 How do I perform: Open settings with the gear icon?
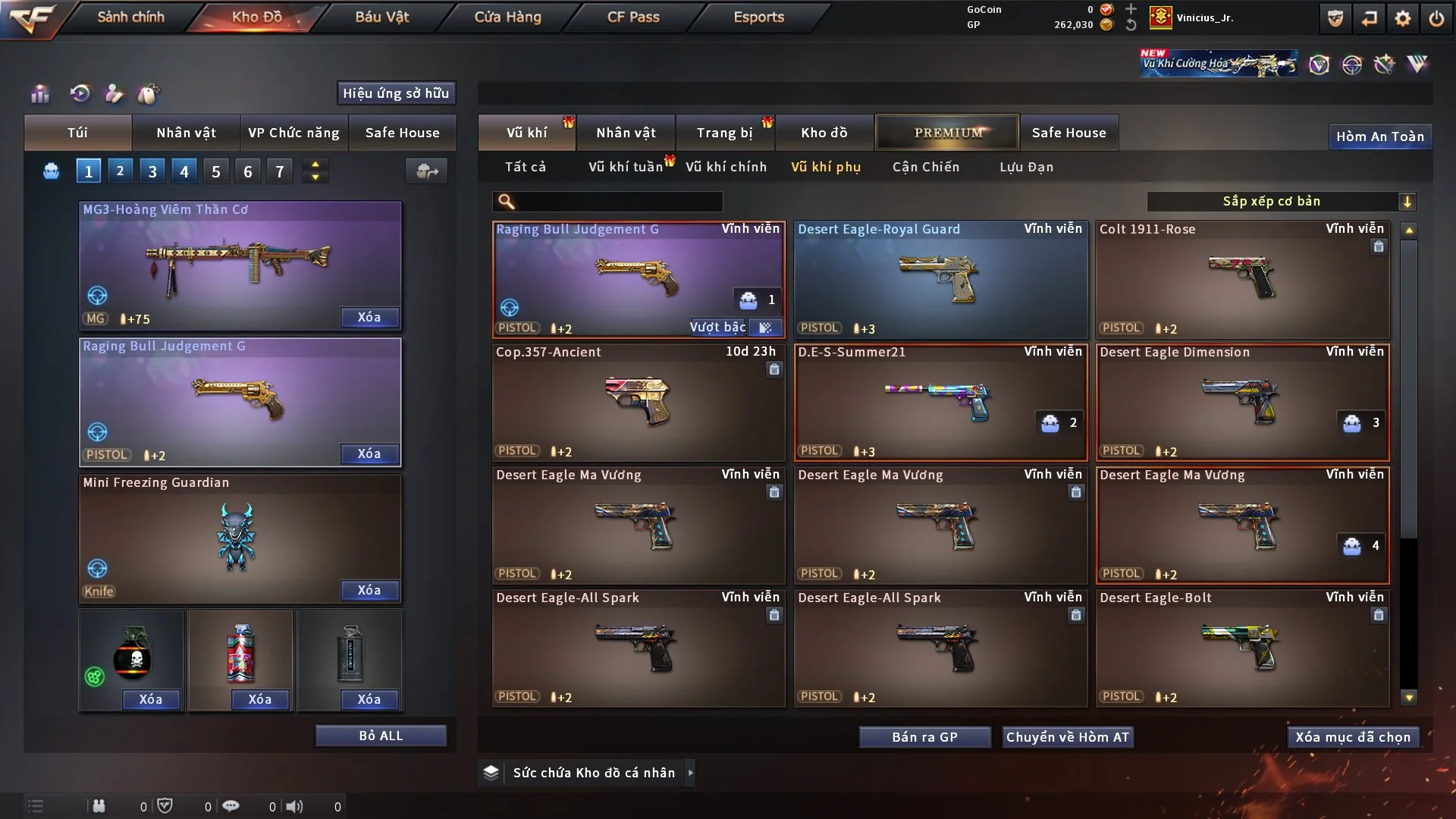pos(1403,18)
